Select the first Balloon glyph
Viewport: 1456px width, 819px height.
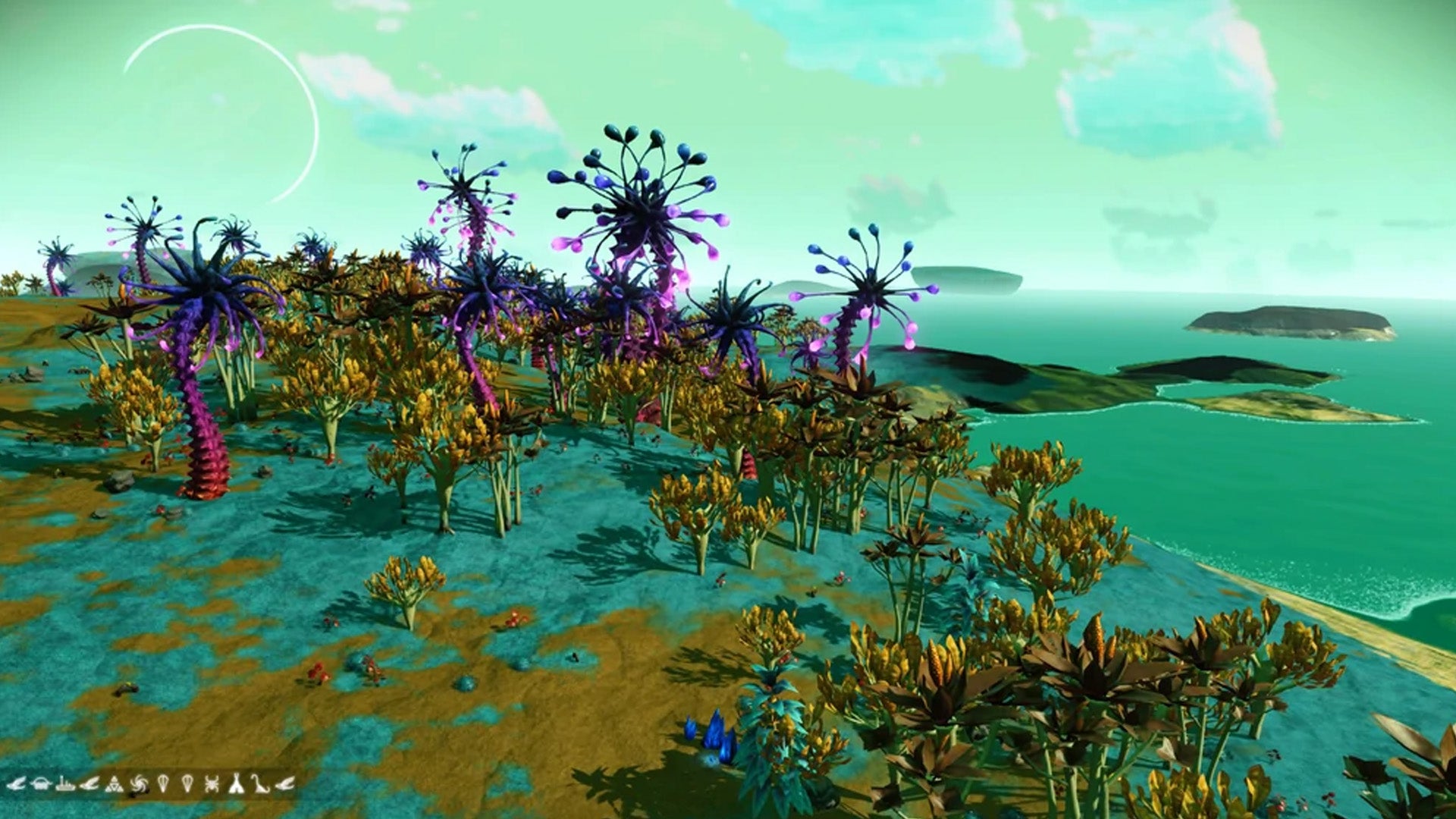[x=164, y=784]
